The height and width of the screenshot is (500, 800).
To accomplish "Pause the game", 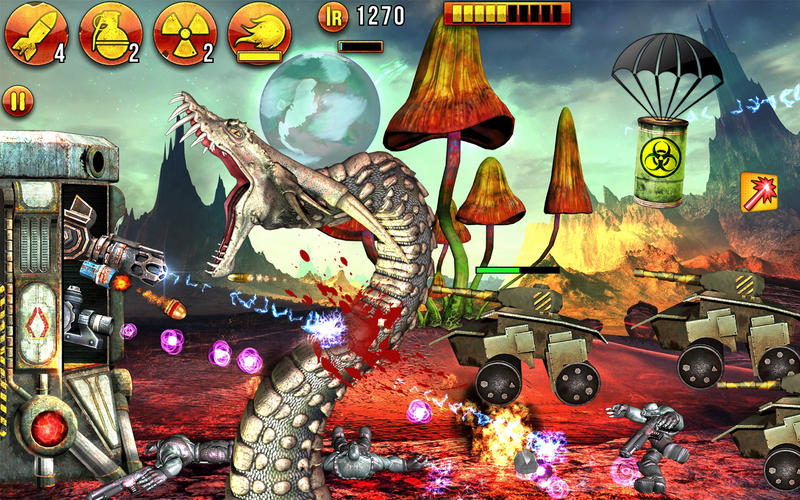I will (x=19, y=100).
